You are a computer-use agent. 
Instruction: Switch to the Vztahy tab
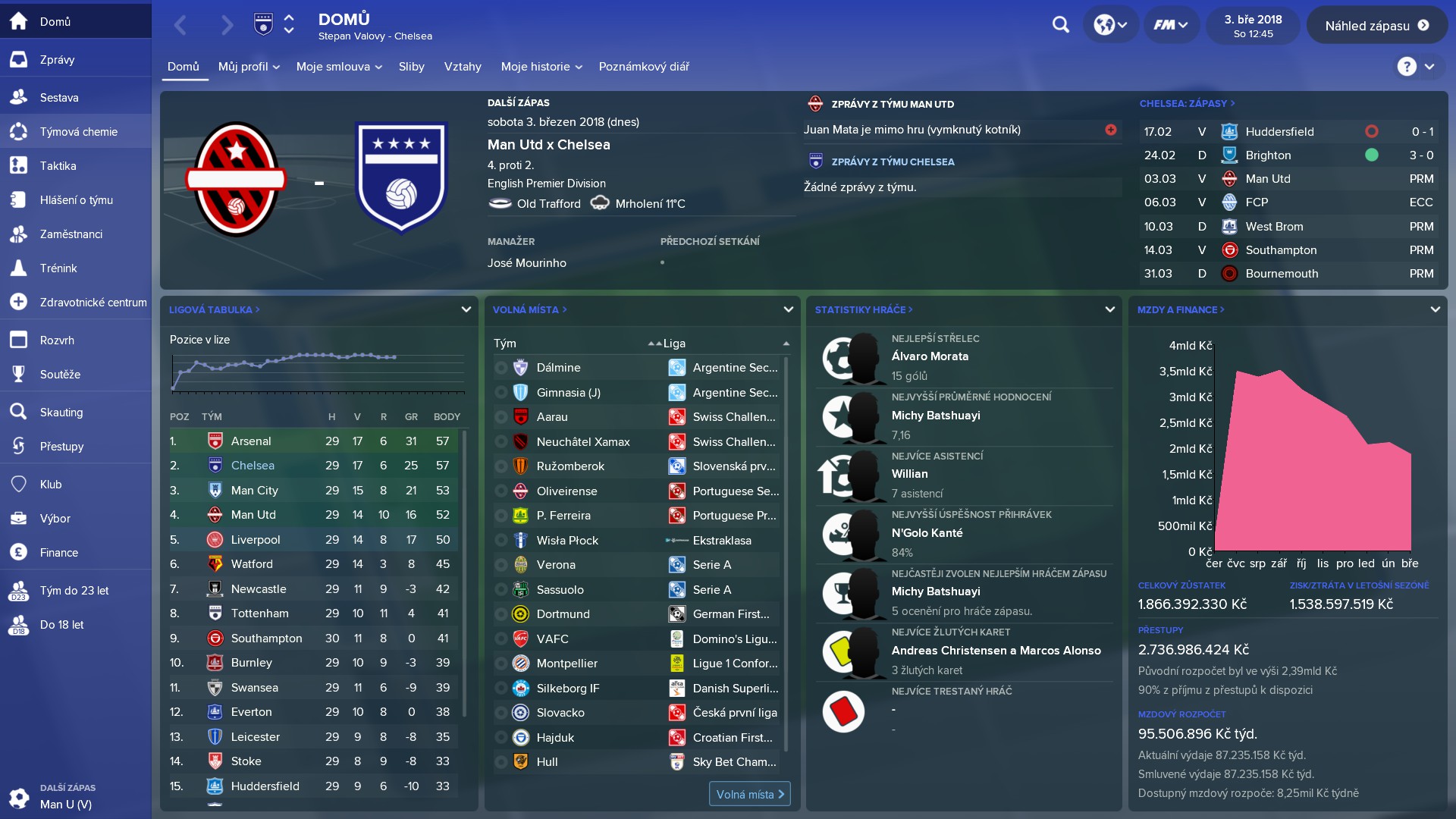pos(463,67)
